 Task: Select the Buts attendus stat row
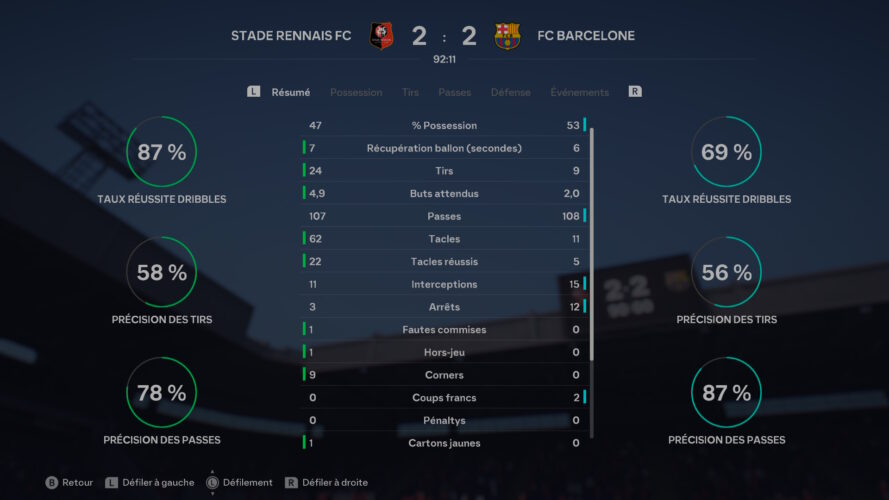[444, 194]
